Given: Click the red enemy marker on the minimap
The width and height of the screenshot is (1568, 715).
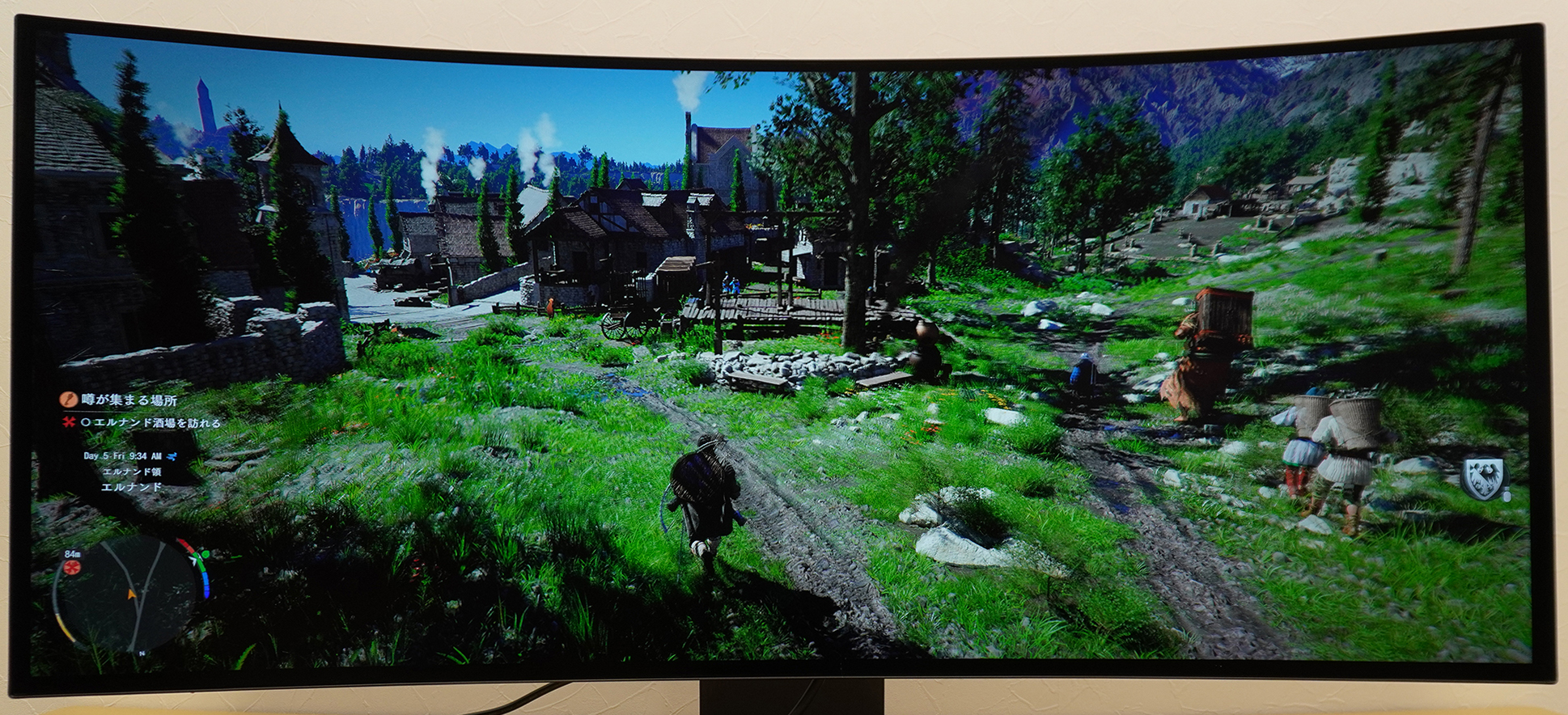Looking at the screenshot, I should 71,569.
